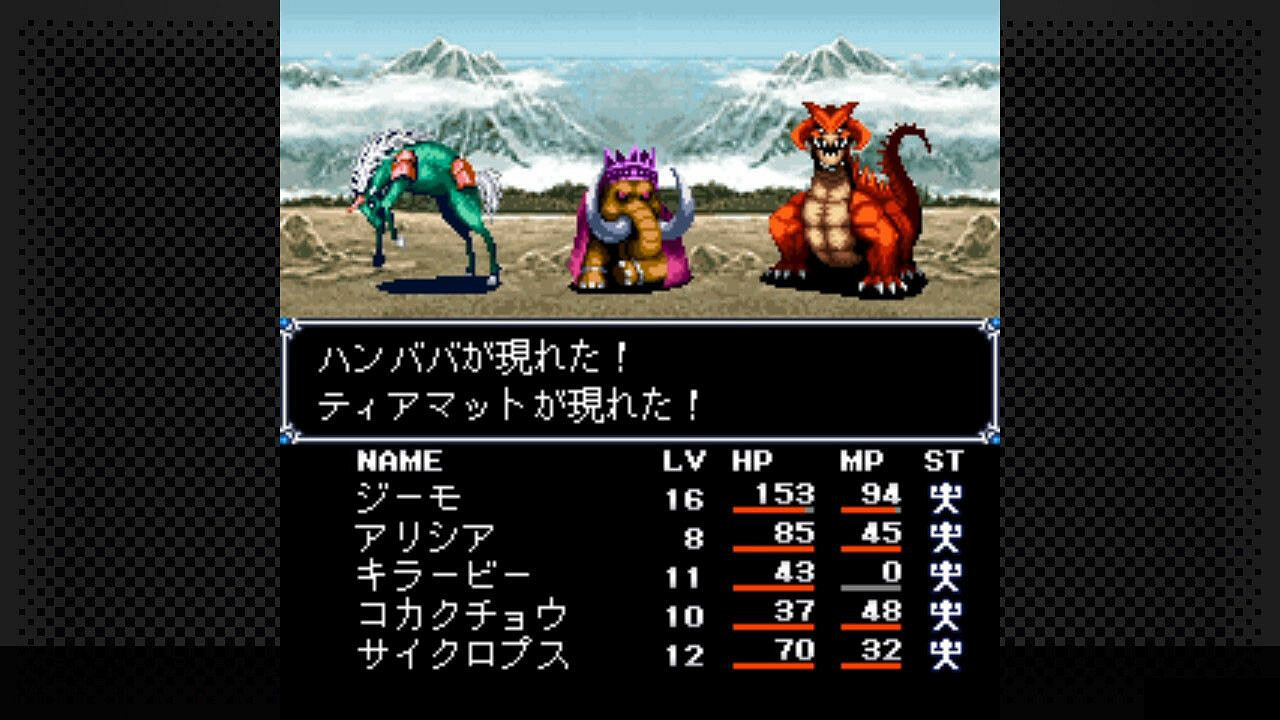Viewport: 1280px width, 720px height.
Task: Click the MP column header
Action: point(864,461)
